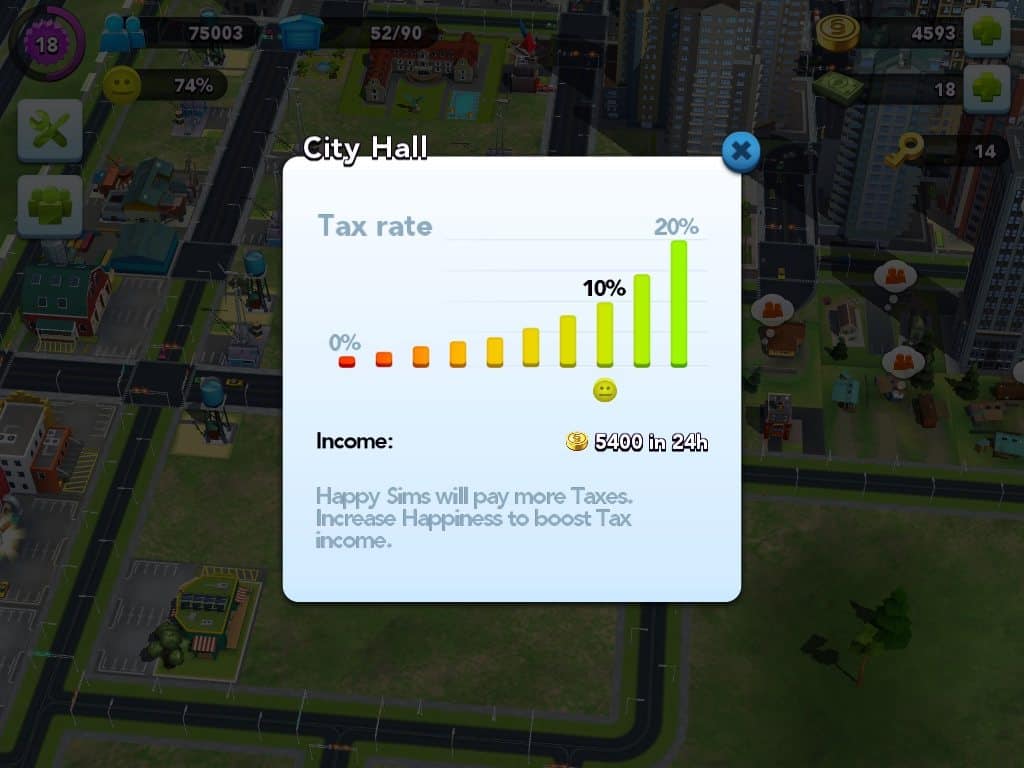Set tax rate to the 20% bar
This screenshot has height=768, width=1024.
point(679,303)
